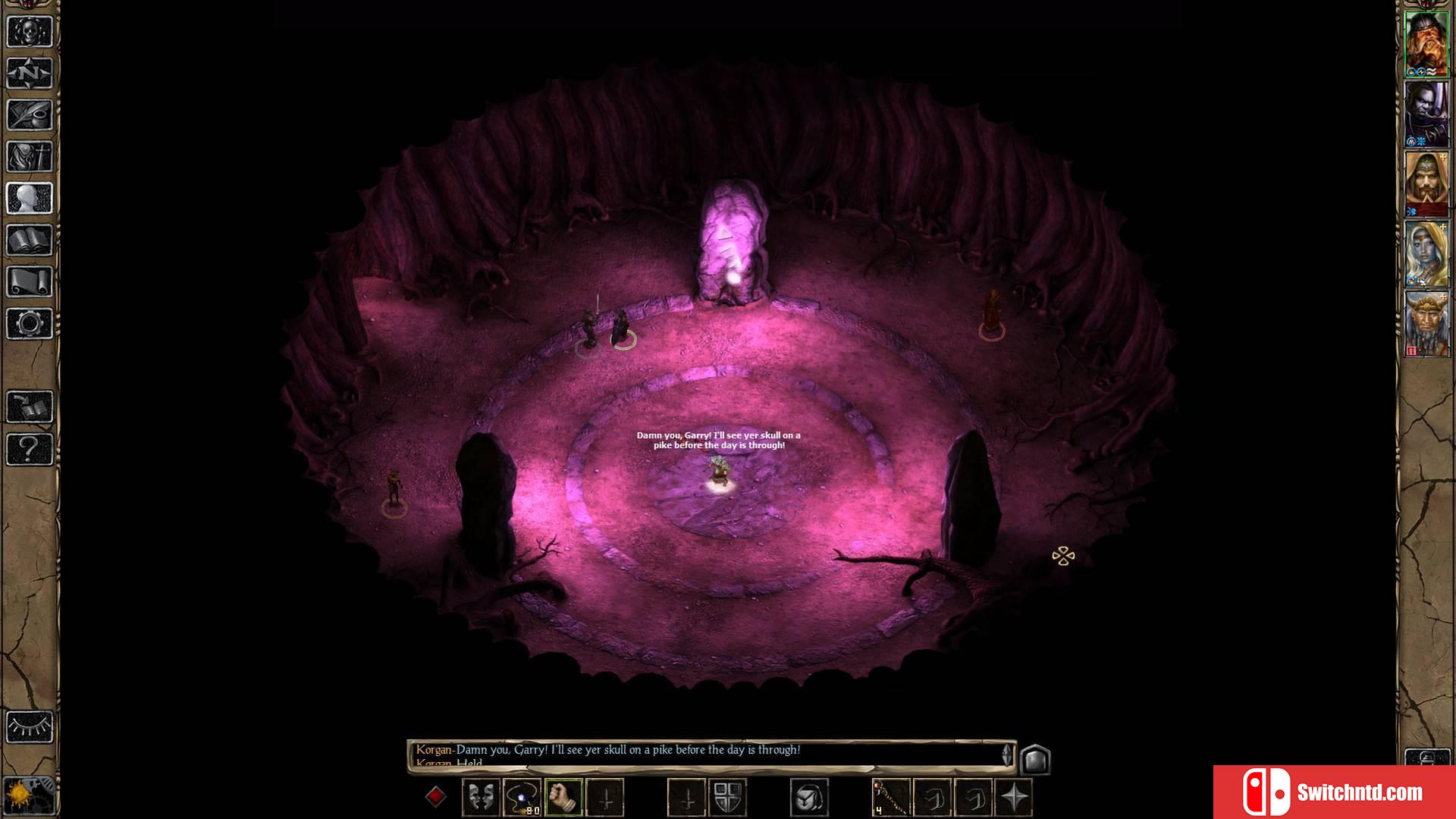The height and width of the screenshot is (819, 1456).
Task: Open the inventory screen
Action: (x=30, y=157)
